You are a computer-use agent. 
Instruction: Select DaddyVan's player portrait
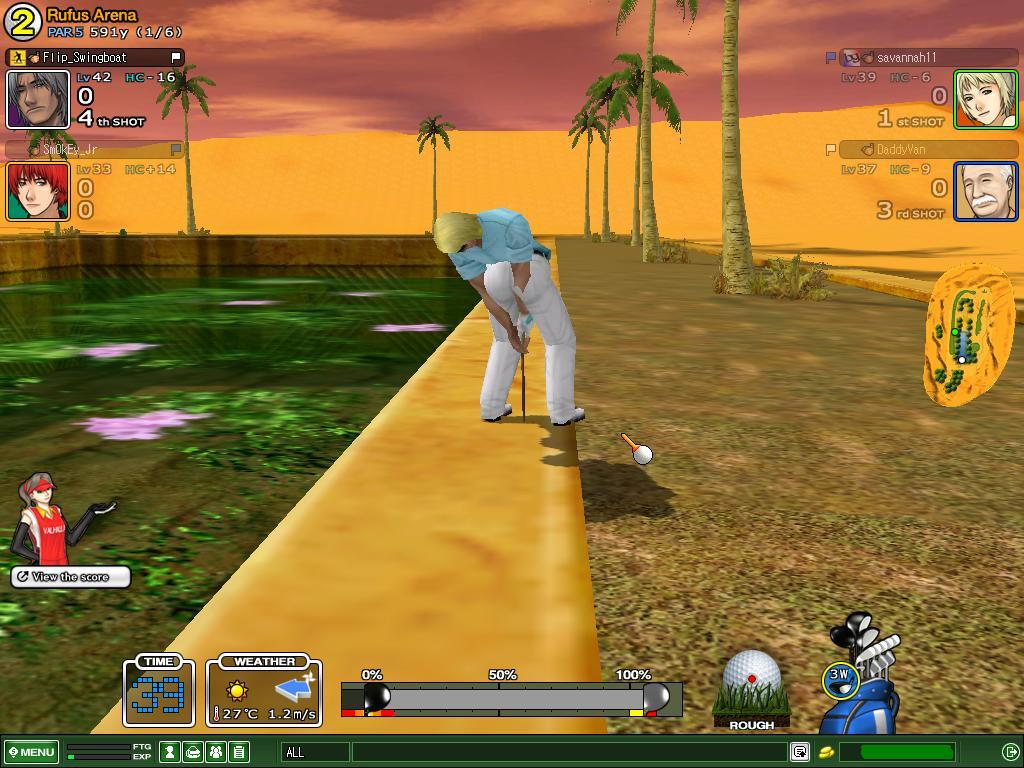(985, 191)
